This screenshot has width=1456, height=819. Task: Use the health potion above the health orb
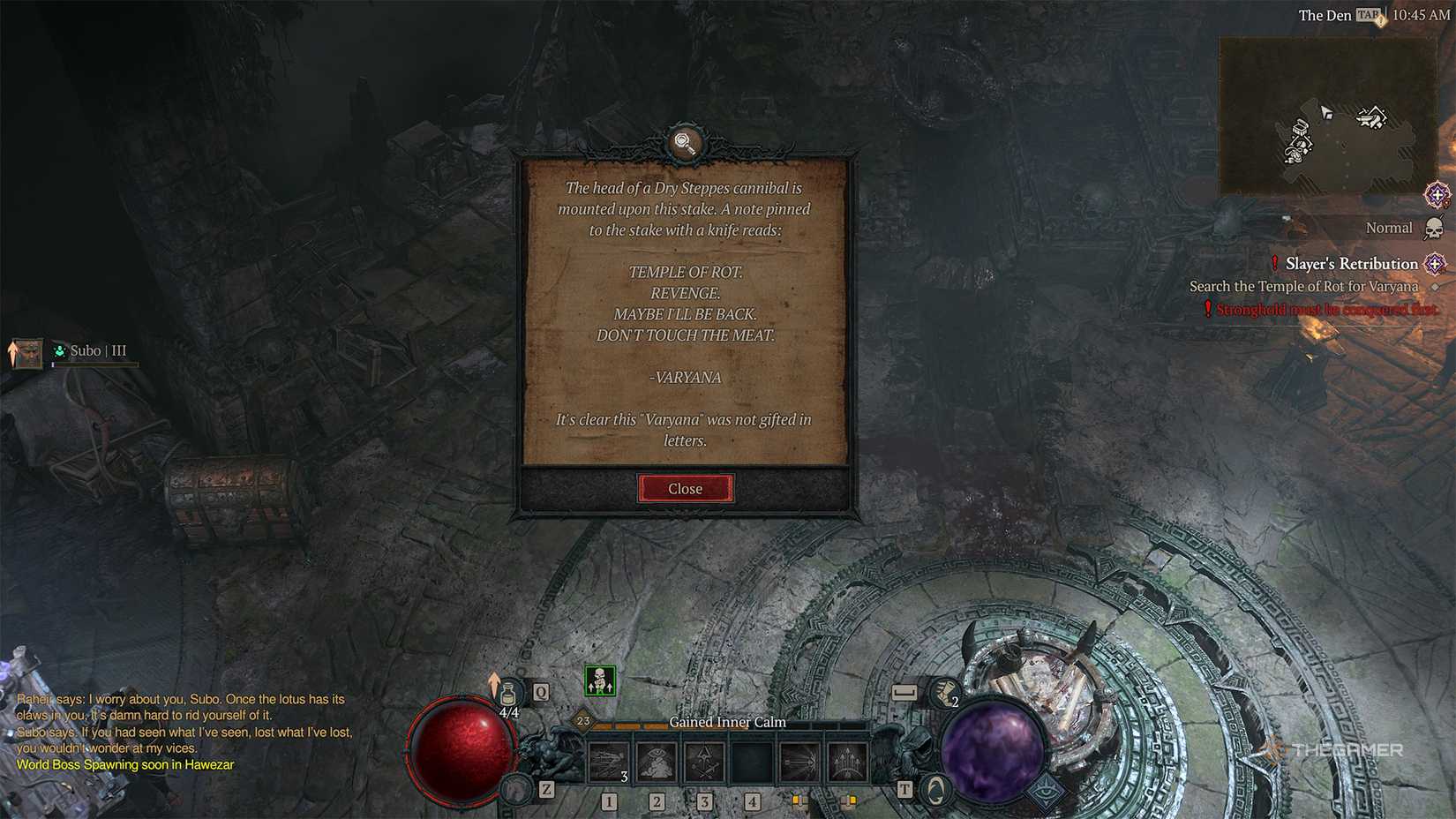[x=510, y=691]
